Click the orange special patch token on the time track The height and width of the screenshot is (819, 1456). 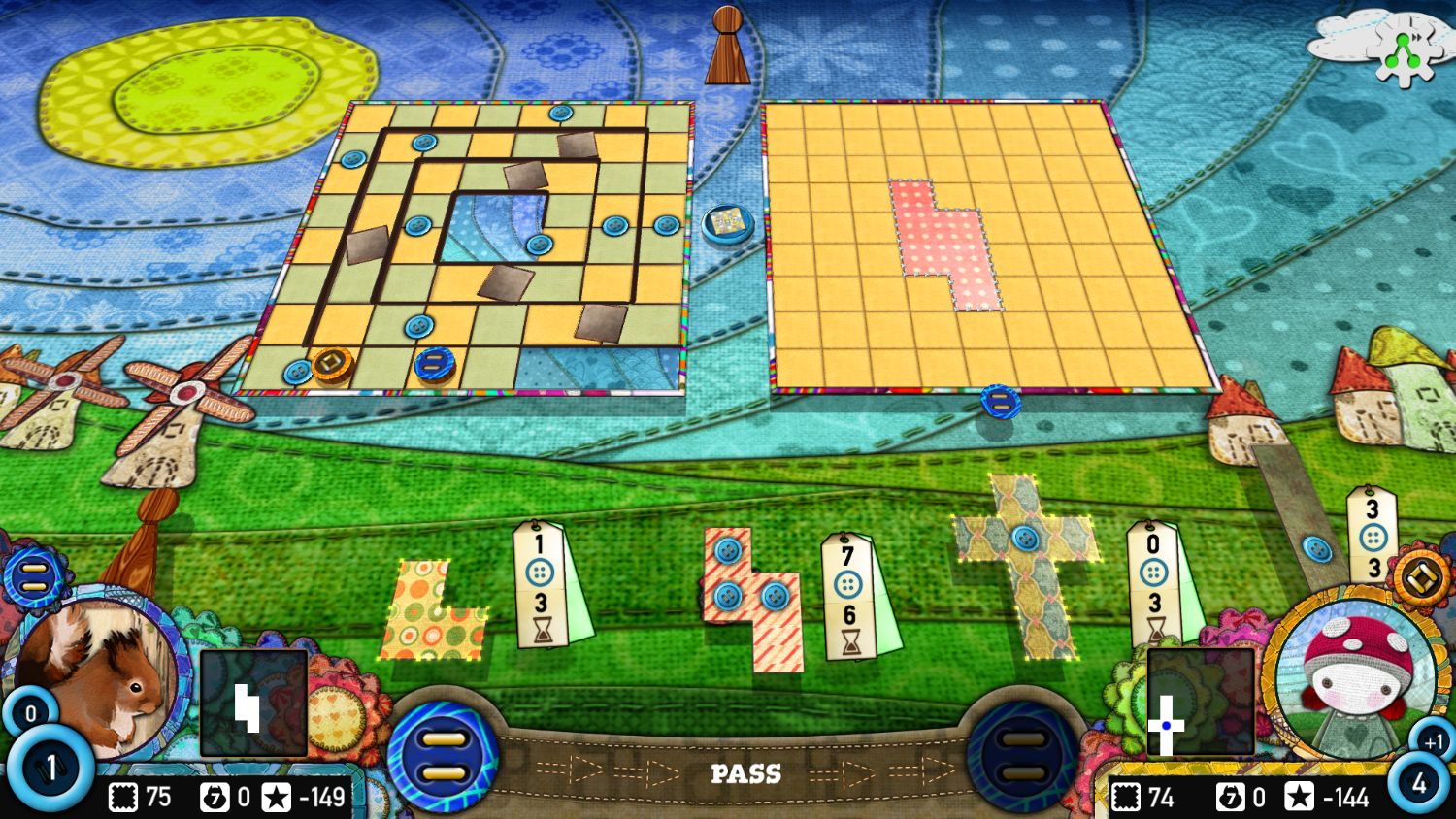(330, 363)
